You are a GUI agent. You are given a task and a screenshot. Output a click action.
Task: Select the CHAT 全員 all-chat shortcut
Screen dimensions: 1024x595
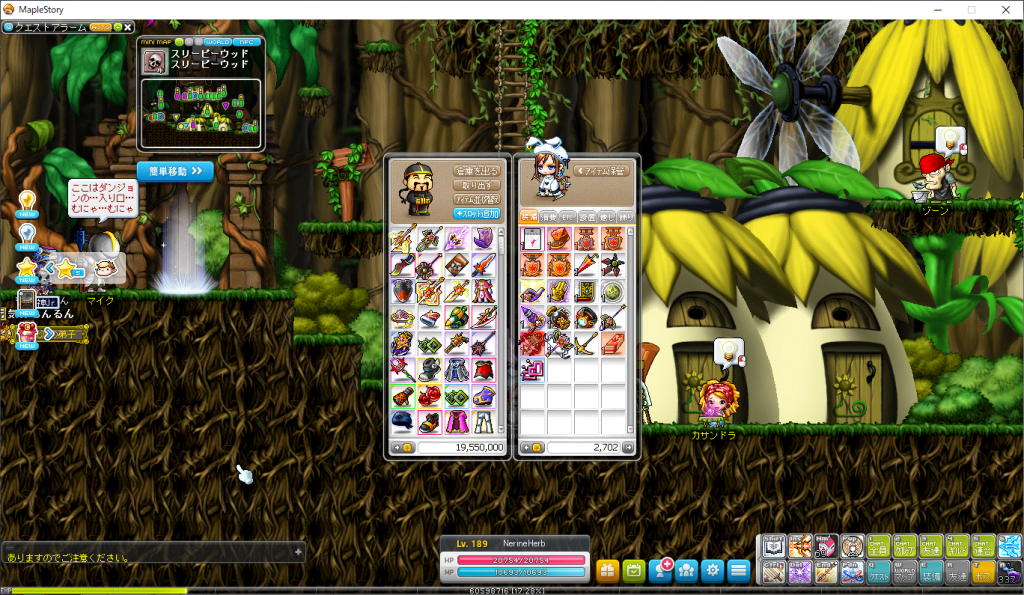click(879, 546)
